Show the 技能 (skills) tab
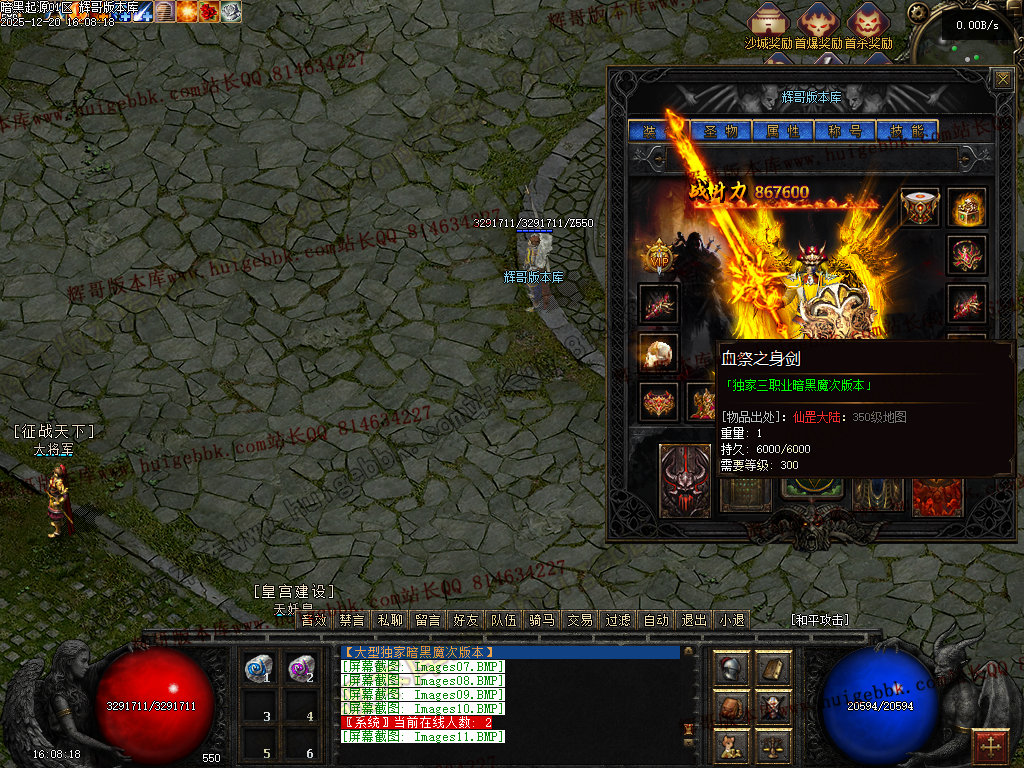 (907, 131)
